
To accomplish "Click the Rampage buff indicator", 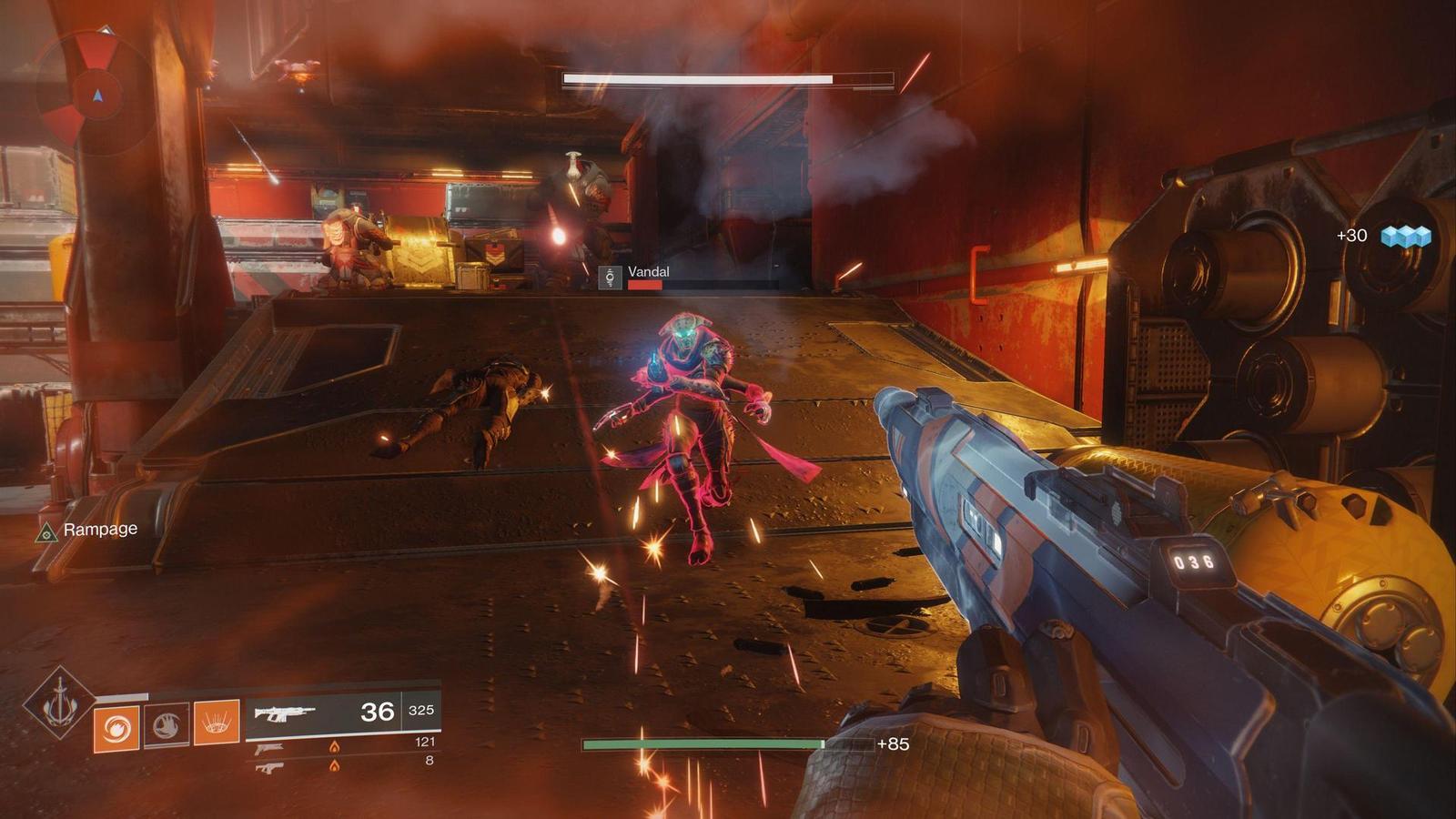I will tap(87, 531).
